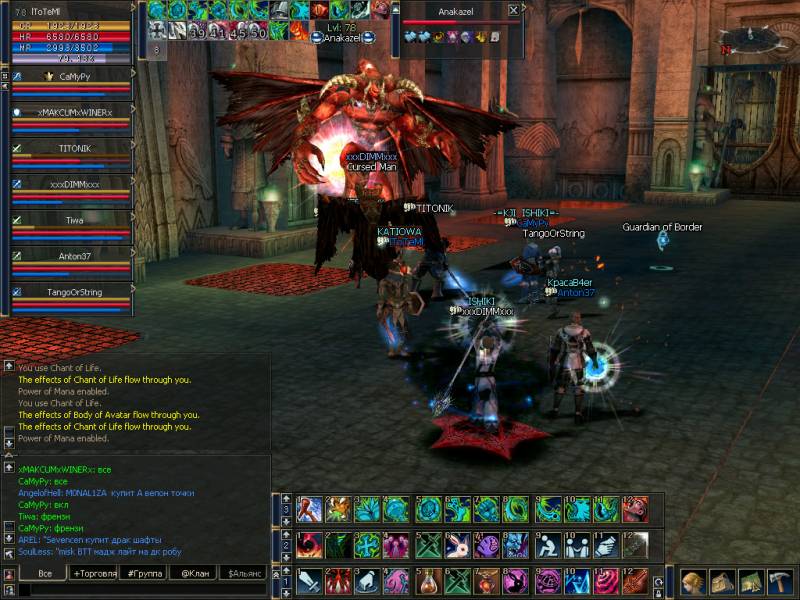The image size is (800, 600).
Task: Open the character head menu icon
Action: tap(693, 582)
